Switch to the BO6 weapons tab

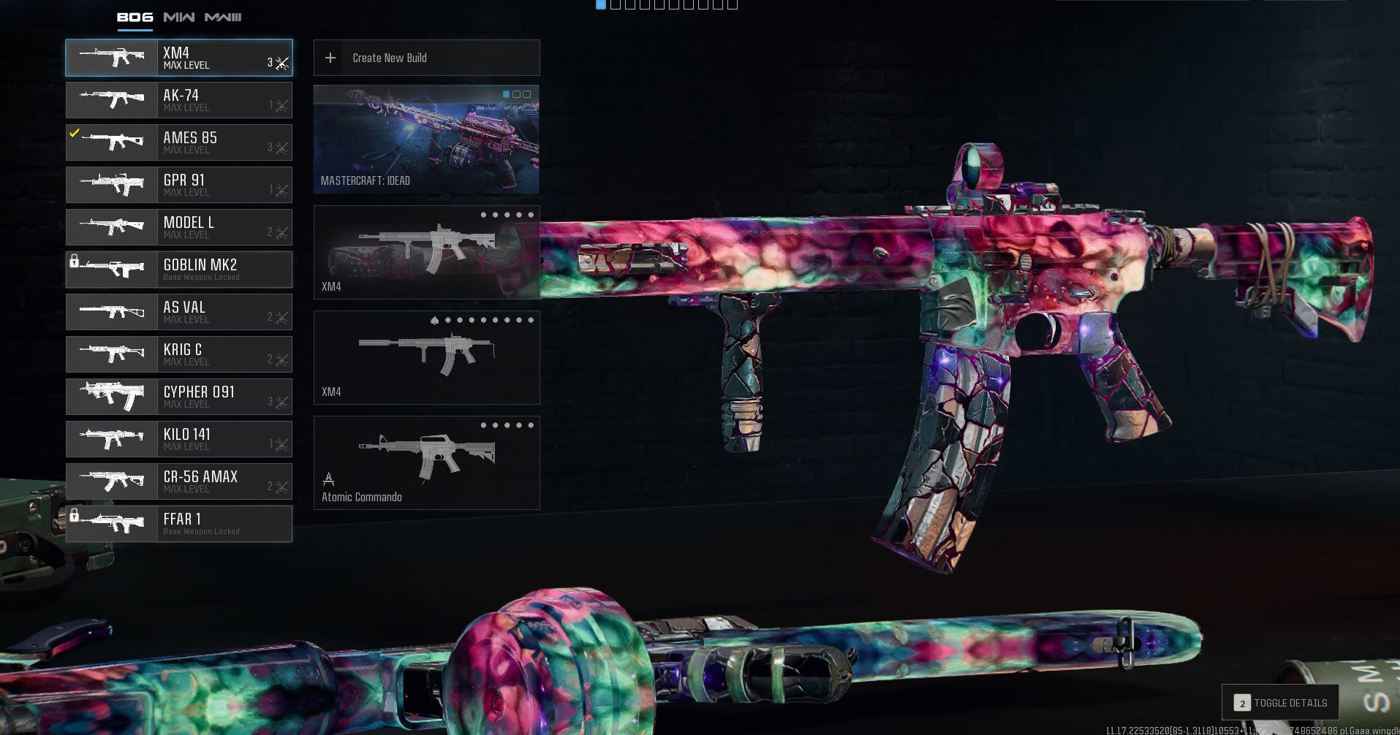coord(134,17)
